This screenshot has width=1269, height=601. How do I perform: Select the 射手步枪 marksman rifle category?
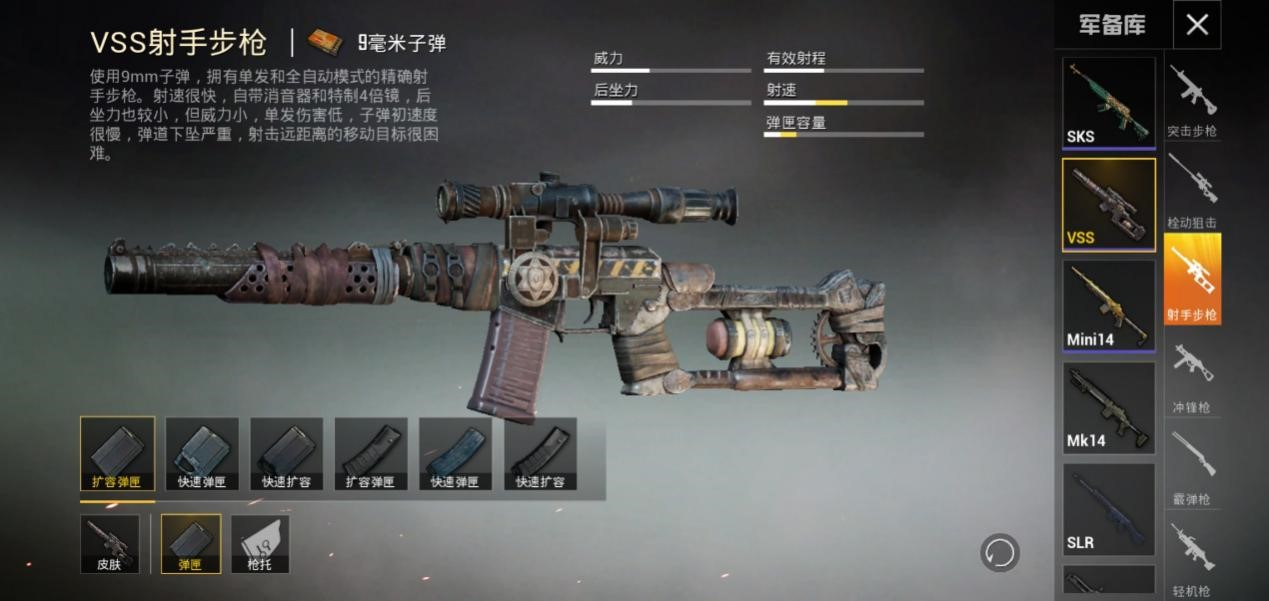pos(1192,279)
